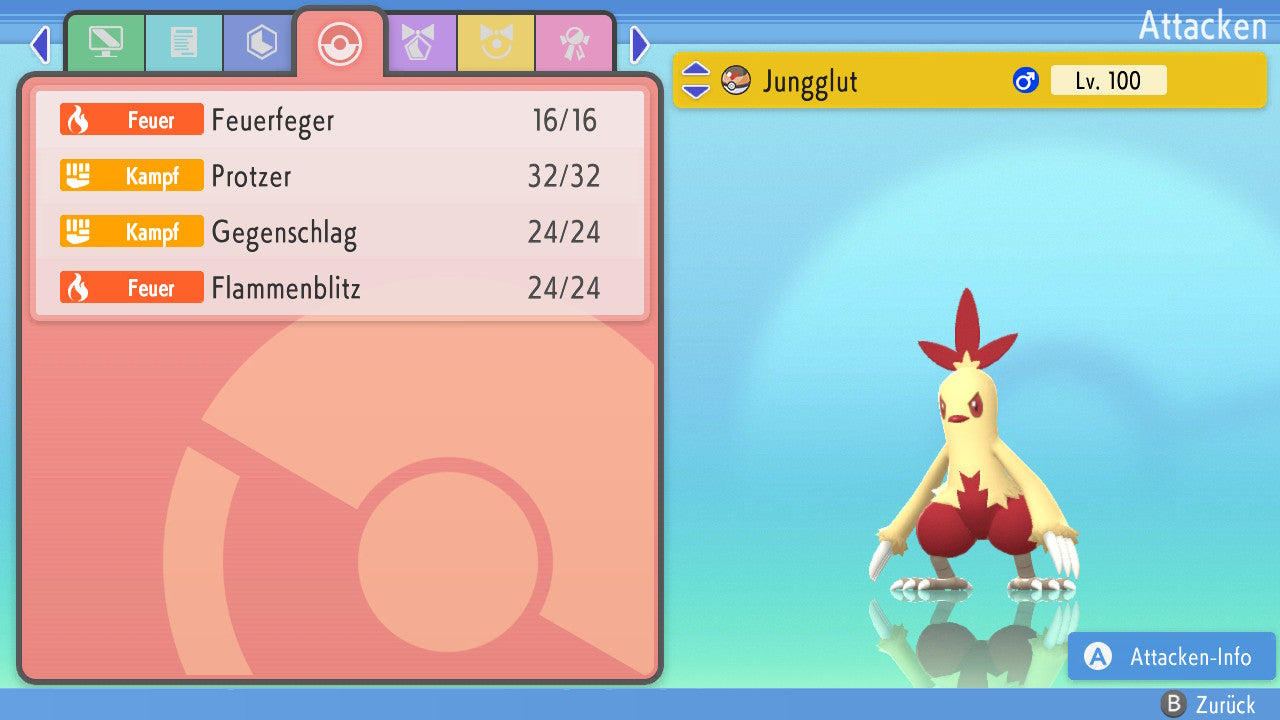Go to previous tab with left arrow
The height and width of the screenshot is (720, 1280).
click(40, 44)
